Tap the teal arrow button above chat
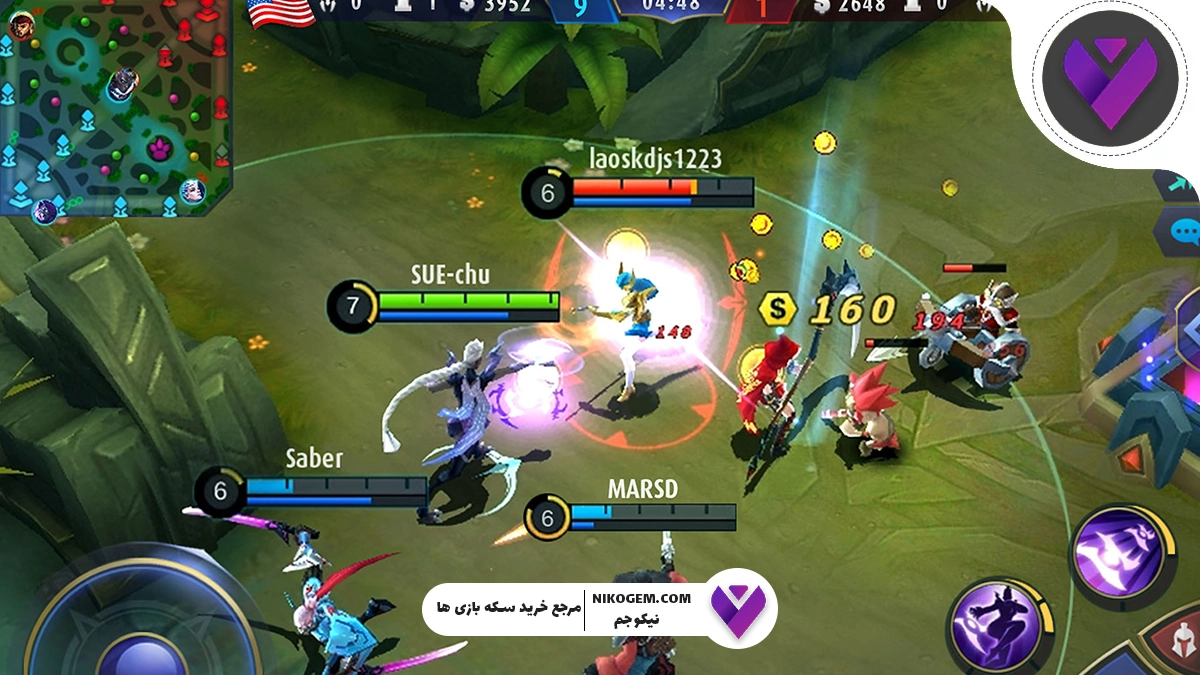 tap(1180, 184)
